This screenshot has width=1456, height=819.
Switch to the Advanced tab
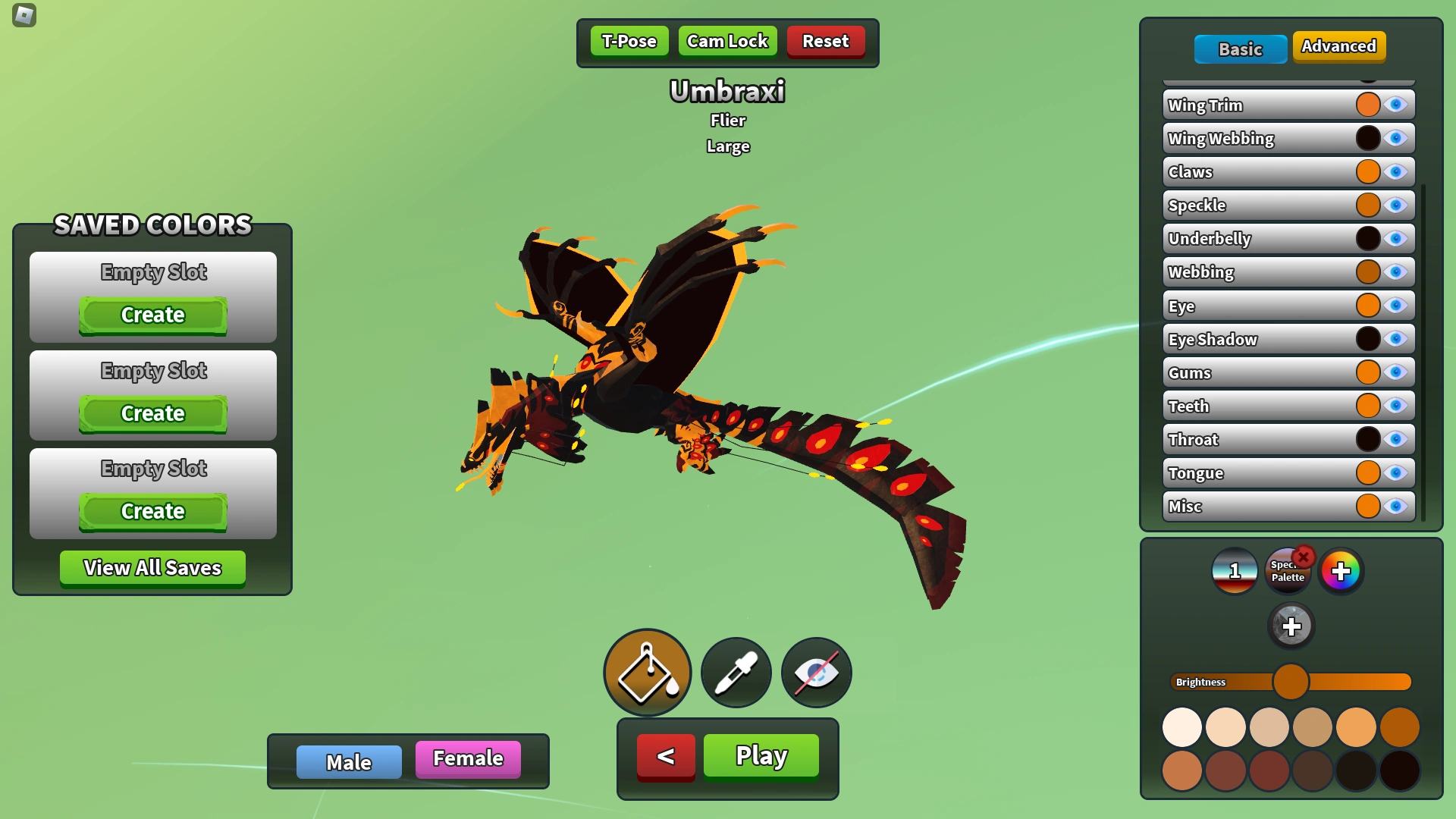(1339, 46)
